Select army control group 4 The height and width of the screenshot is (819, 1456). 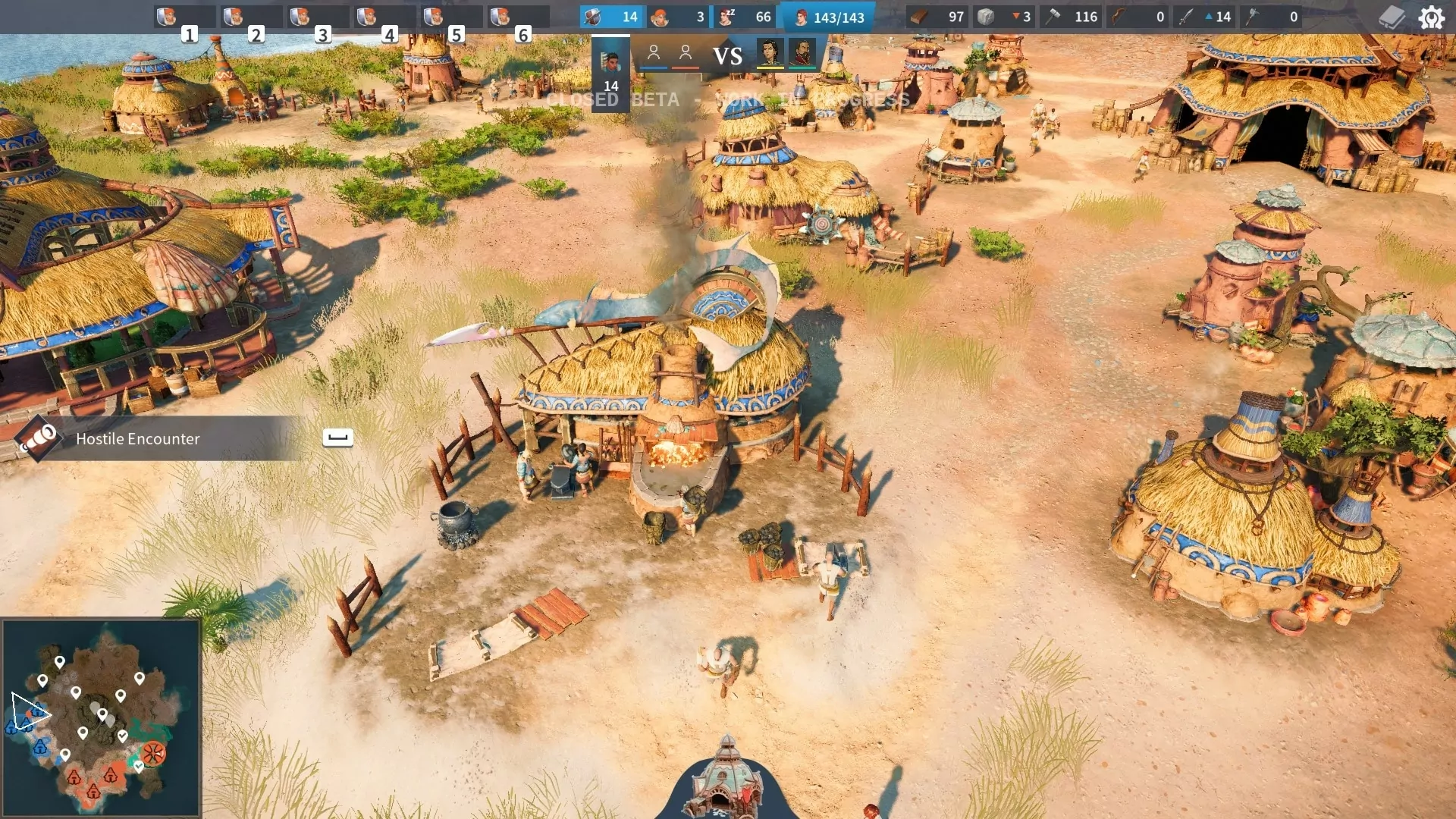pyautogui.click(x=384, y=17)
